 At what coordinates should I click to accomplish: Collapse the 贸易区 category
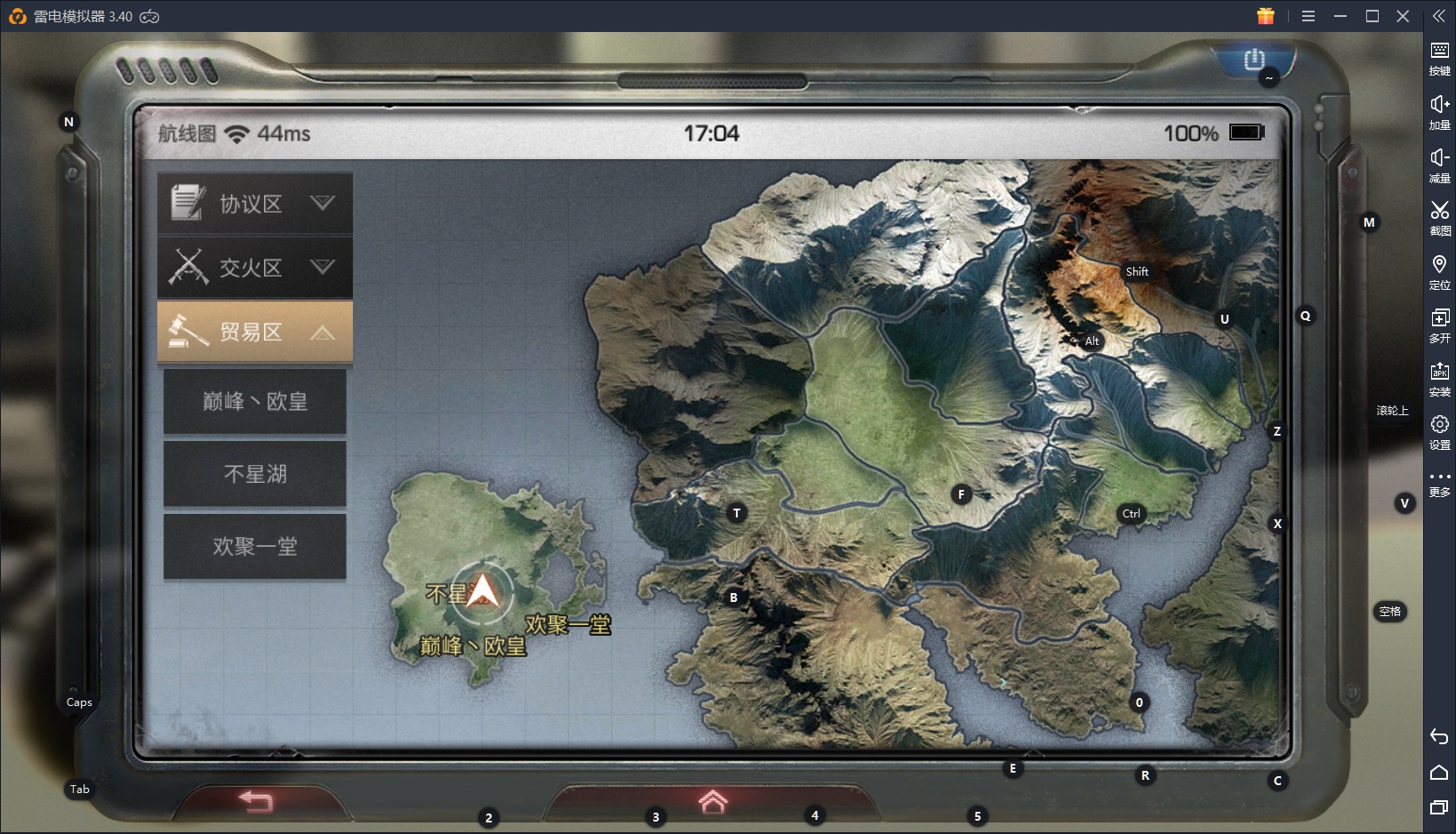click(x=255, y=332)
